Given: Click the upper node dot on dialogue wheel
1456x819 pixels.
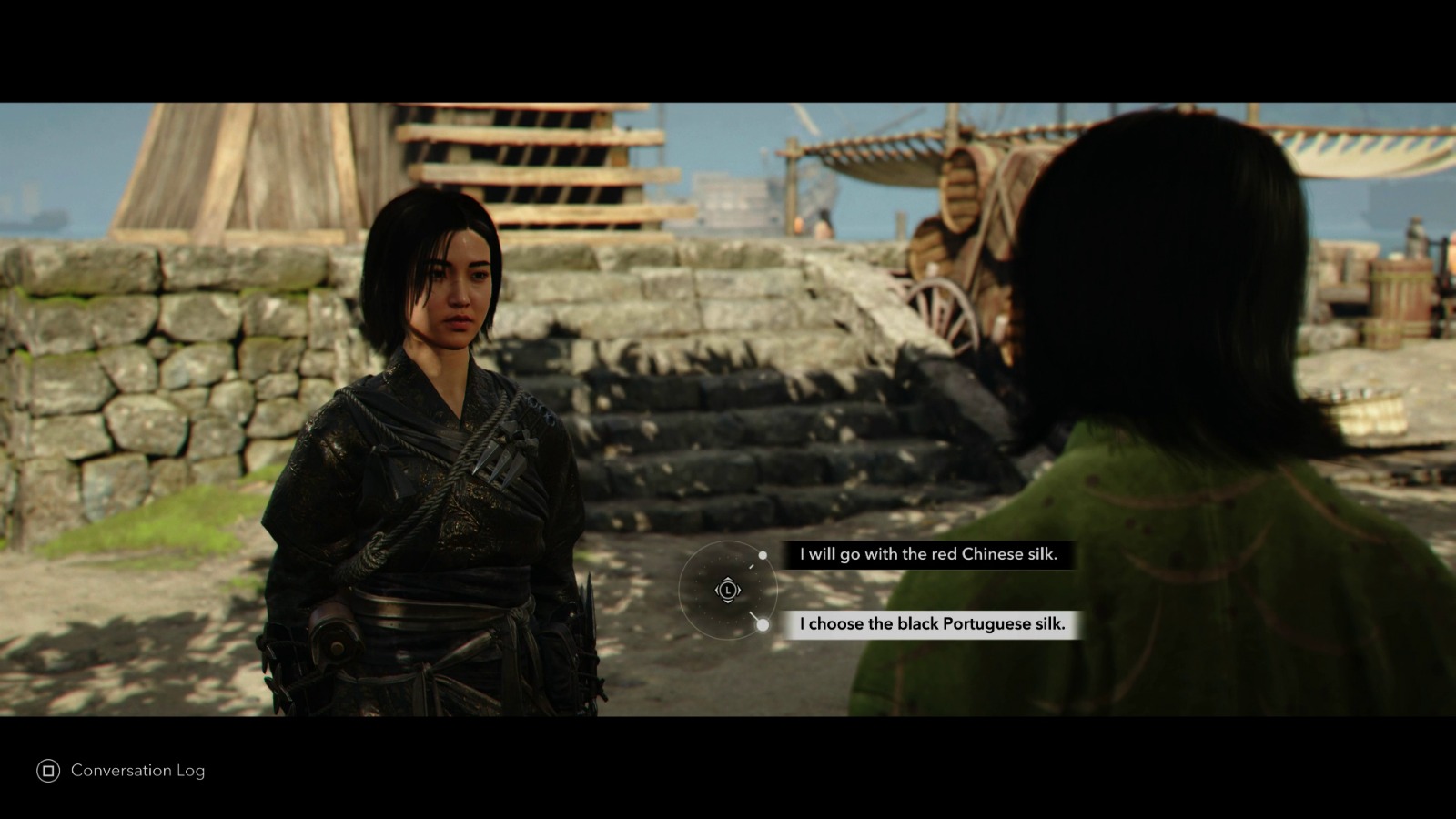Looking at the screenshot, I should (761, 553).
